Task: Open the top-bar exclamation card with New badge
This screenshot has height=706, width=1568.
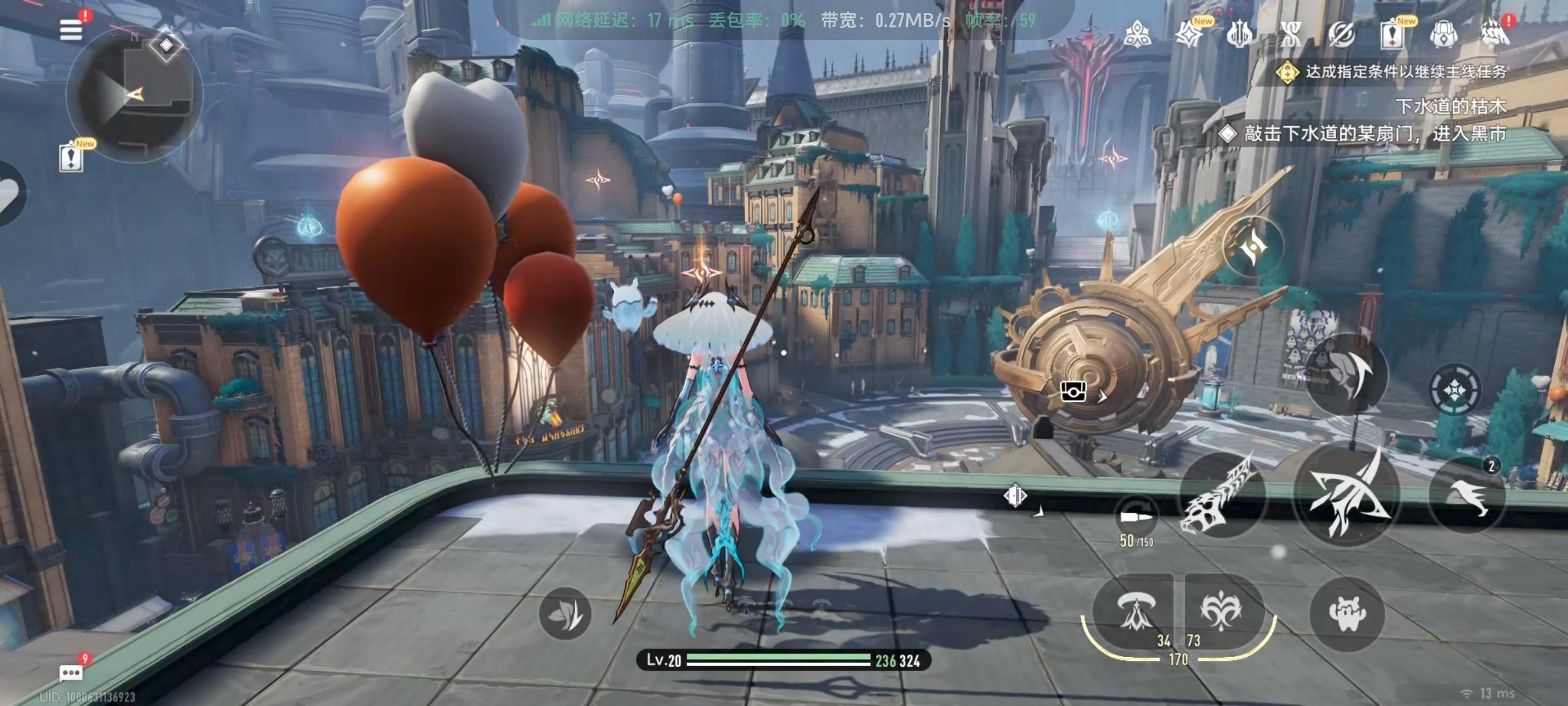Action: click(1392, 34)
